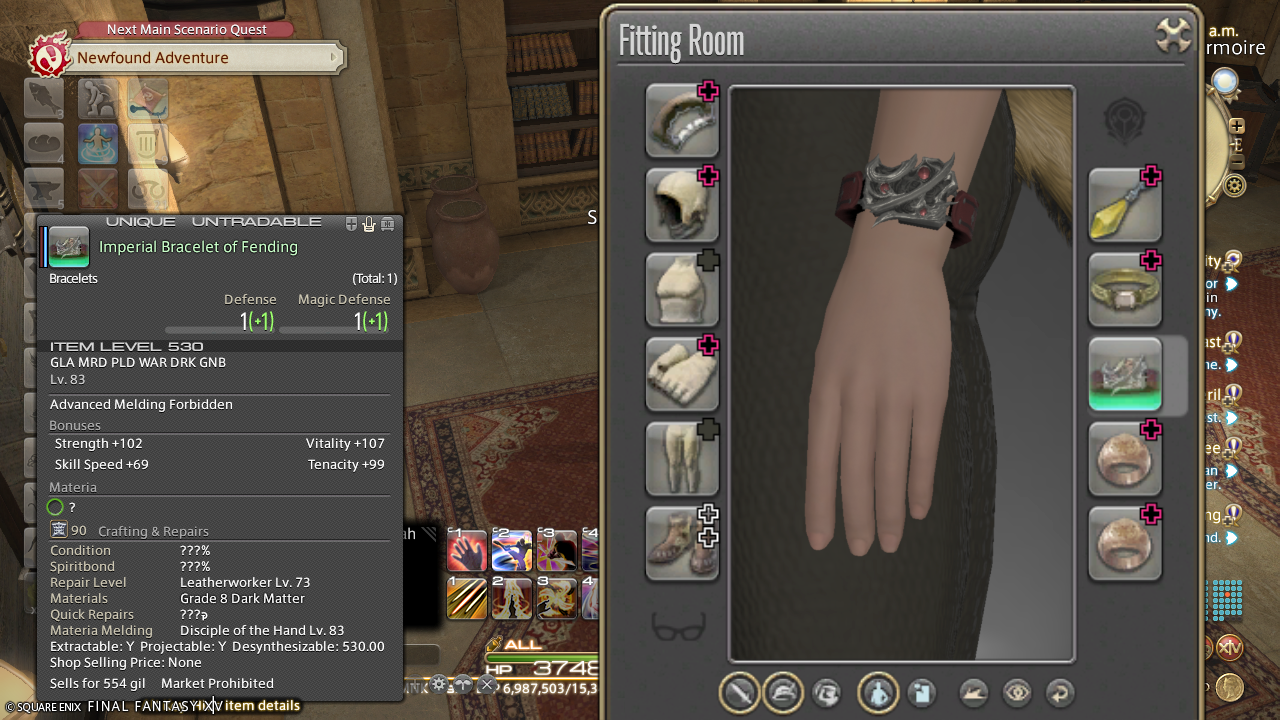Click the eyeglasses slot below the sandals
Screen dimensions: 1280x720
tap(679, 627)
